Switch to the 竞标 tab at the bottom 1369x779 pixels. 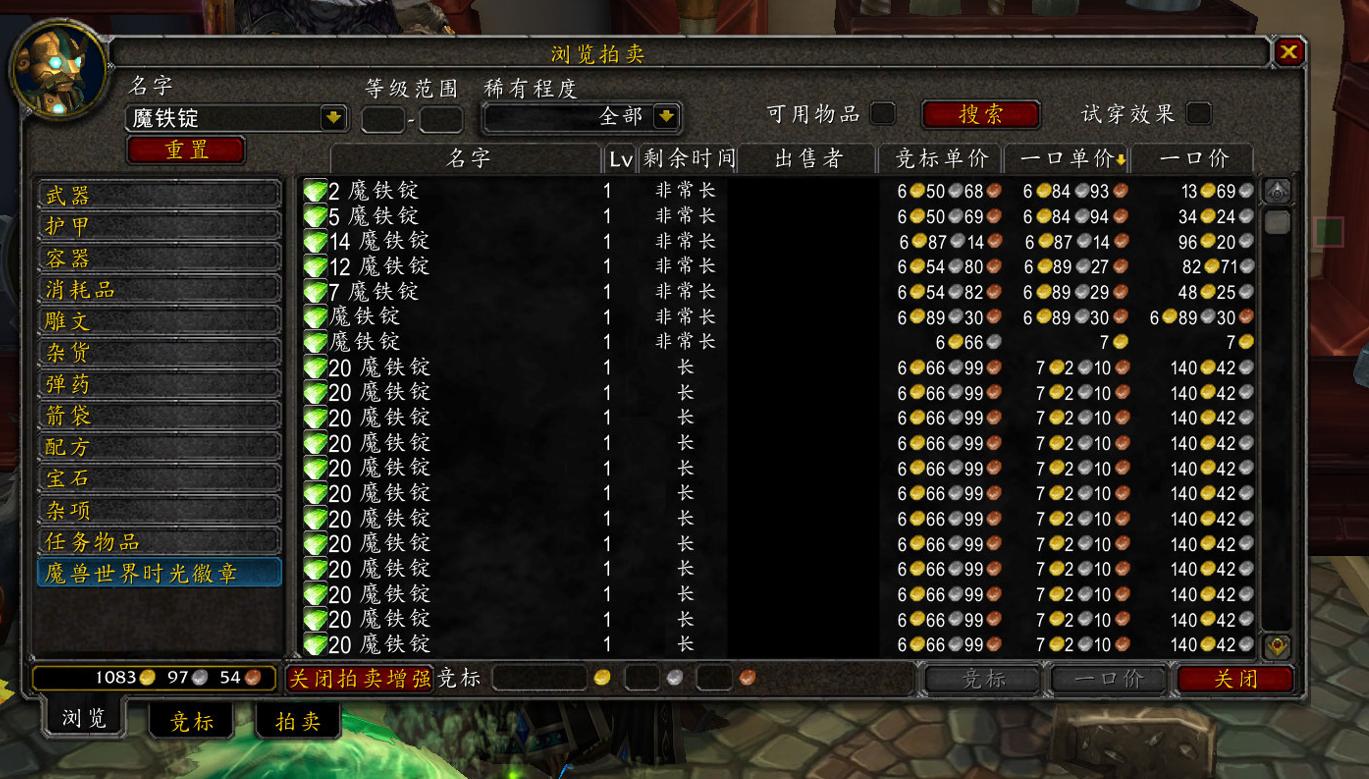point(190,721)
